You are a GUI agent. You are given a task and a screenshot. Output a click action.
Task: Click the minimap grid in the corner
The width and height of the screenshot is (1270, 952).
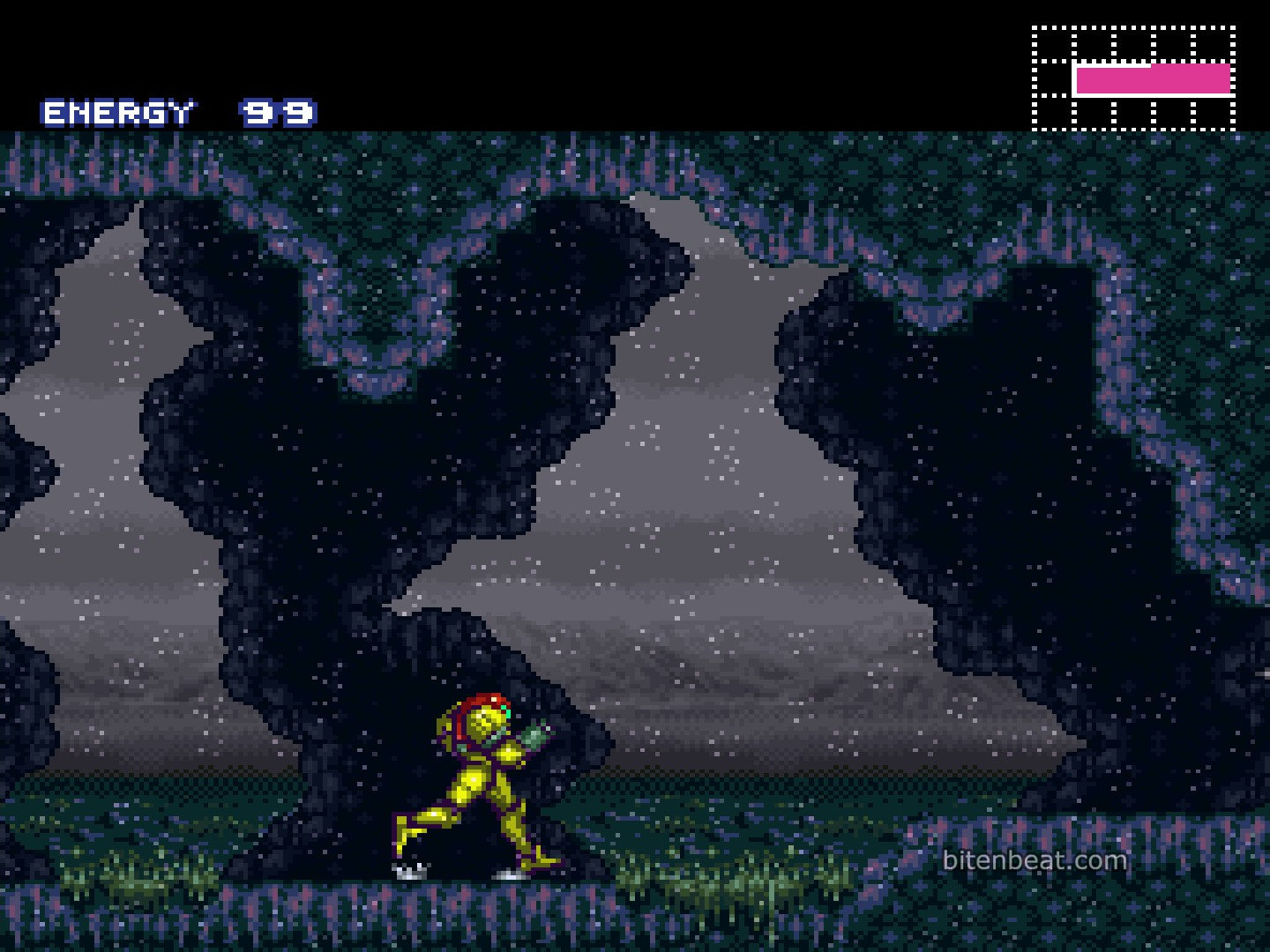point(1133,78)
